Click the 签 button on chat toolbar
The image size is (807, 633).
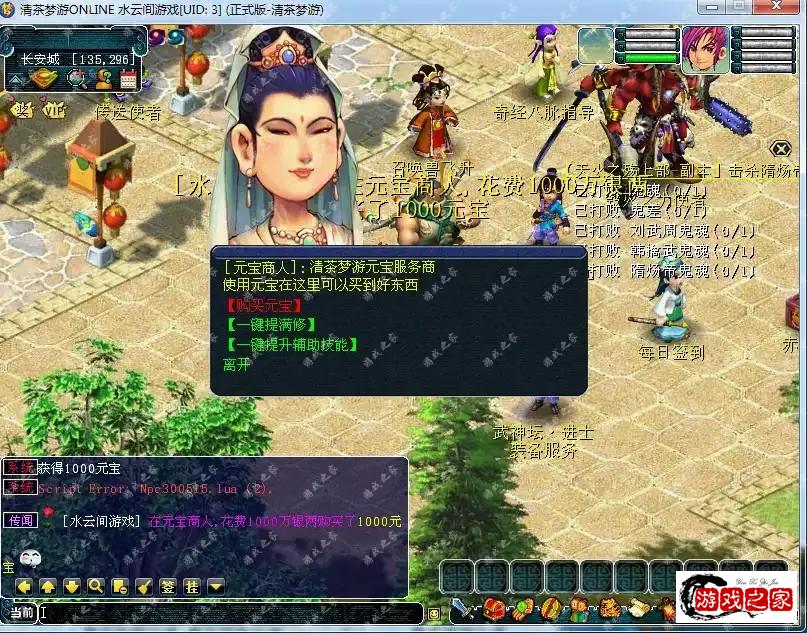[168, 586]
